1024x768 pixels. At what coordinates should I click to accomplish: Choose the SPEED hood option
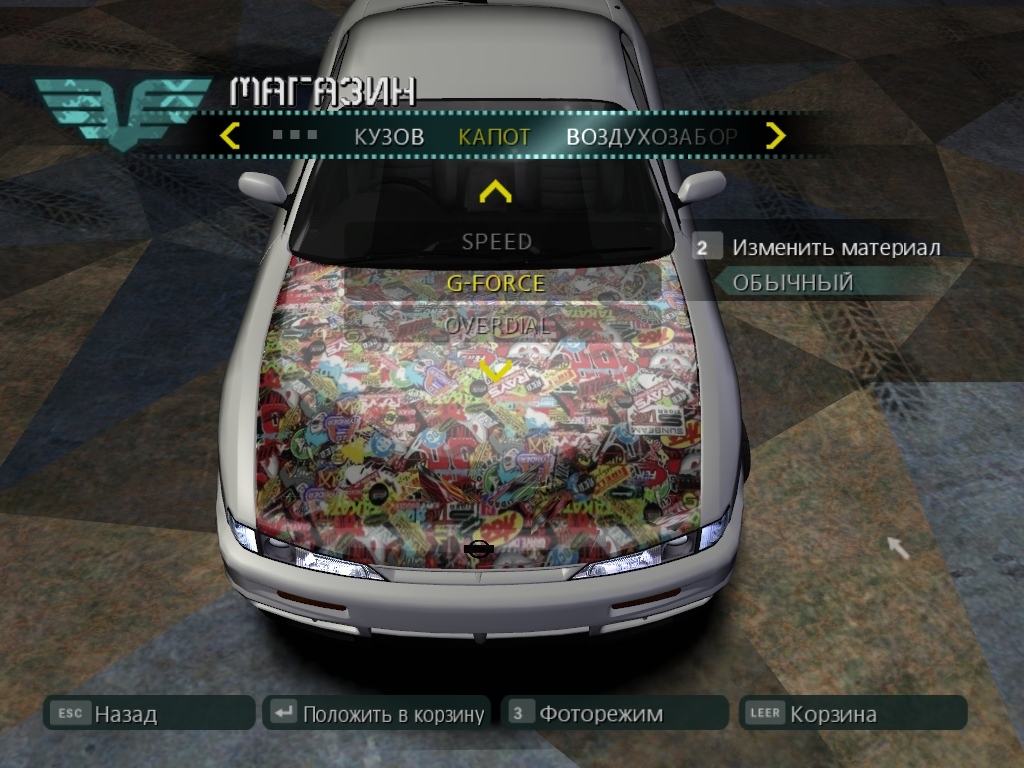tap(496, 241)
